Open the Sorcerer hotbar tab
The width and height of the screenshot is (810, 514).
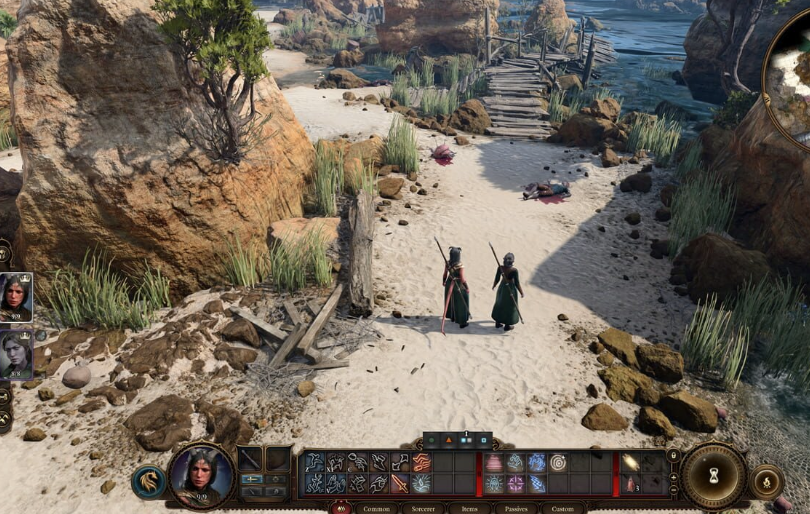tap(423, 508)
